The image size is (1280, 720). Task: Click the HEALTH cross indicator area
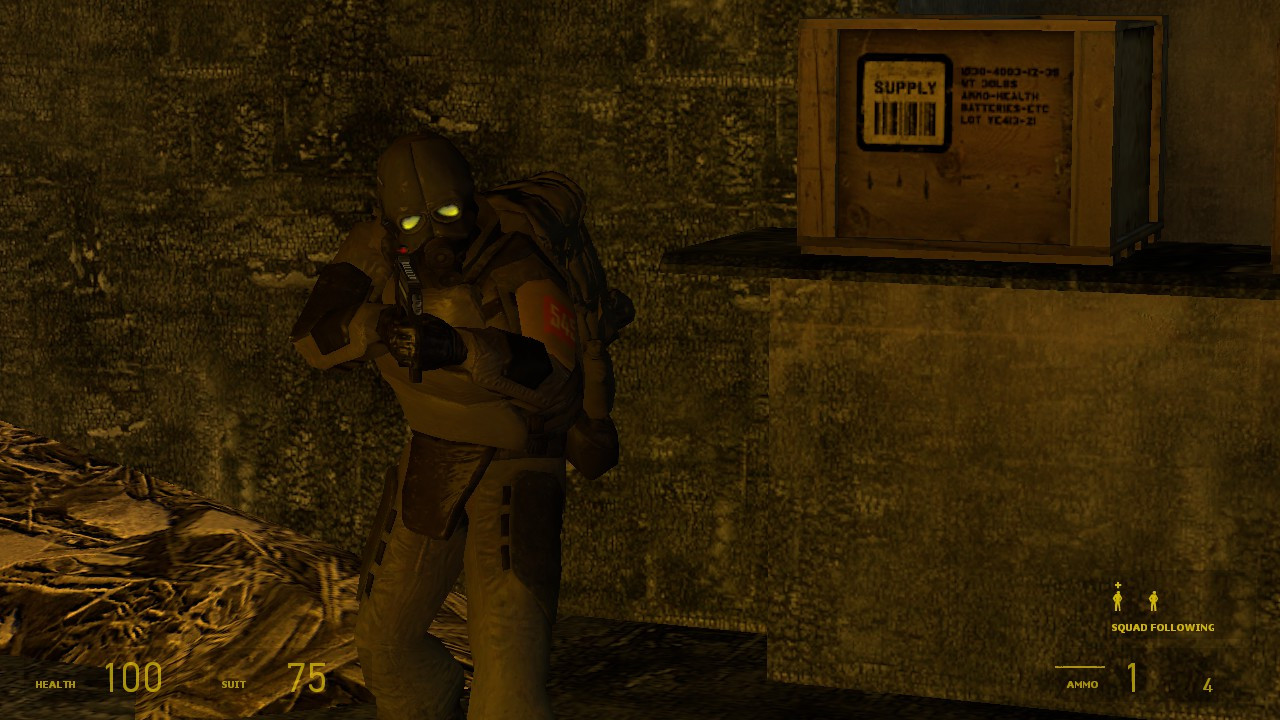pos(55,684)
